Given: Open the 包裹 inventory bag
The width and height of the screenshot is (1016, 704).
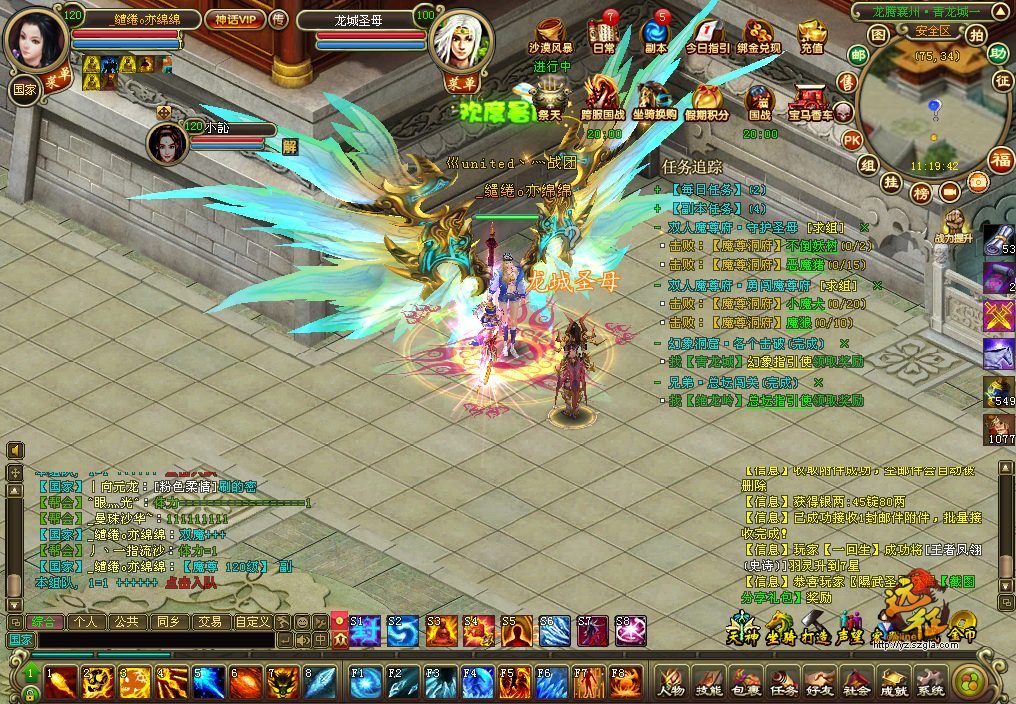Looking at the screenshot, I should (x=745, y=682).
